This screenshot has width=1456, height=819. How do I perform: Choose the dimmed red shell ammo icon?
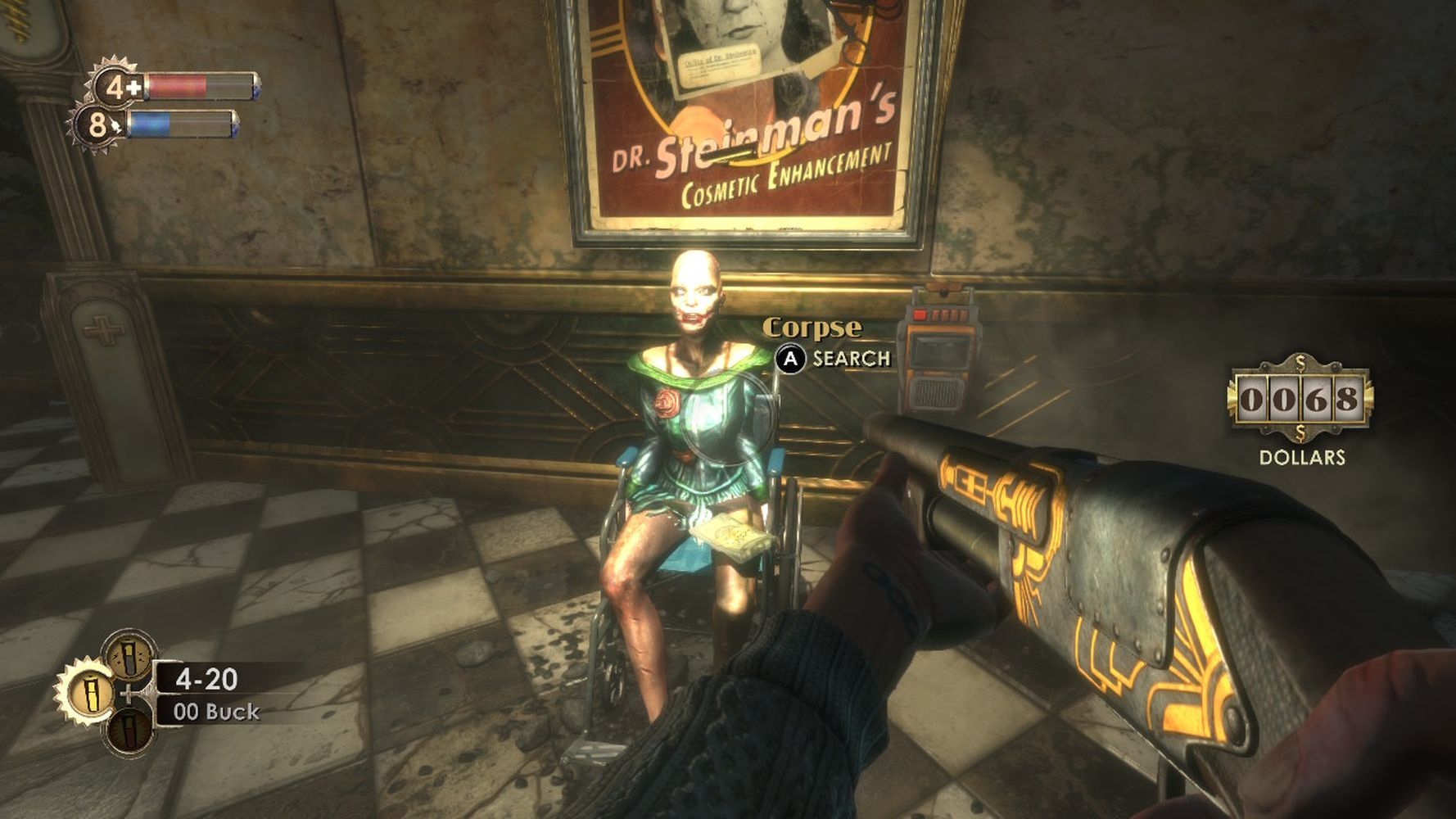tap(129, 730)
